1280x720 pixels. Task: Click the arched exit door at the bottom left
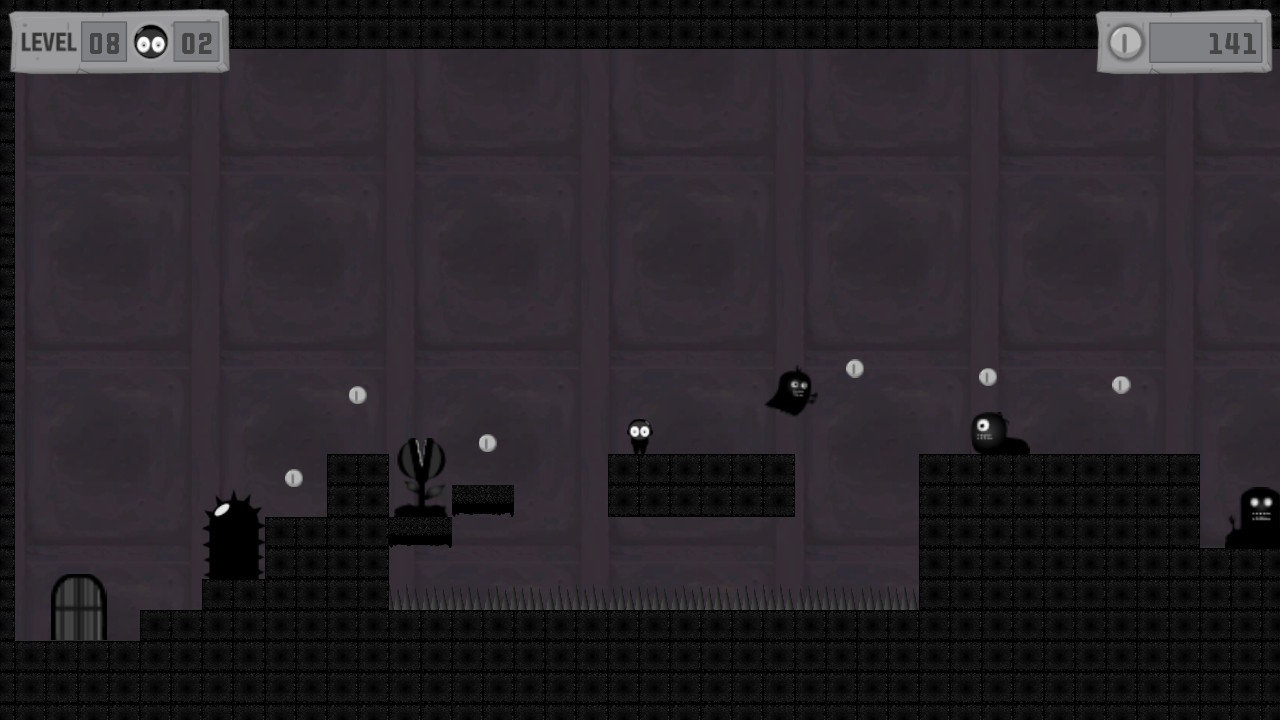click(78, 605)
